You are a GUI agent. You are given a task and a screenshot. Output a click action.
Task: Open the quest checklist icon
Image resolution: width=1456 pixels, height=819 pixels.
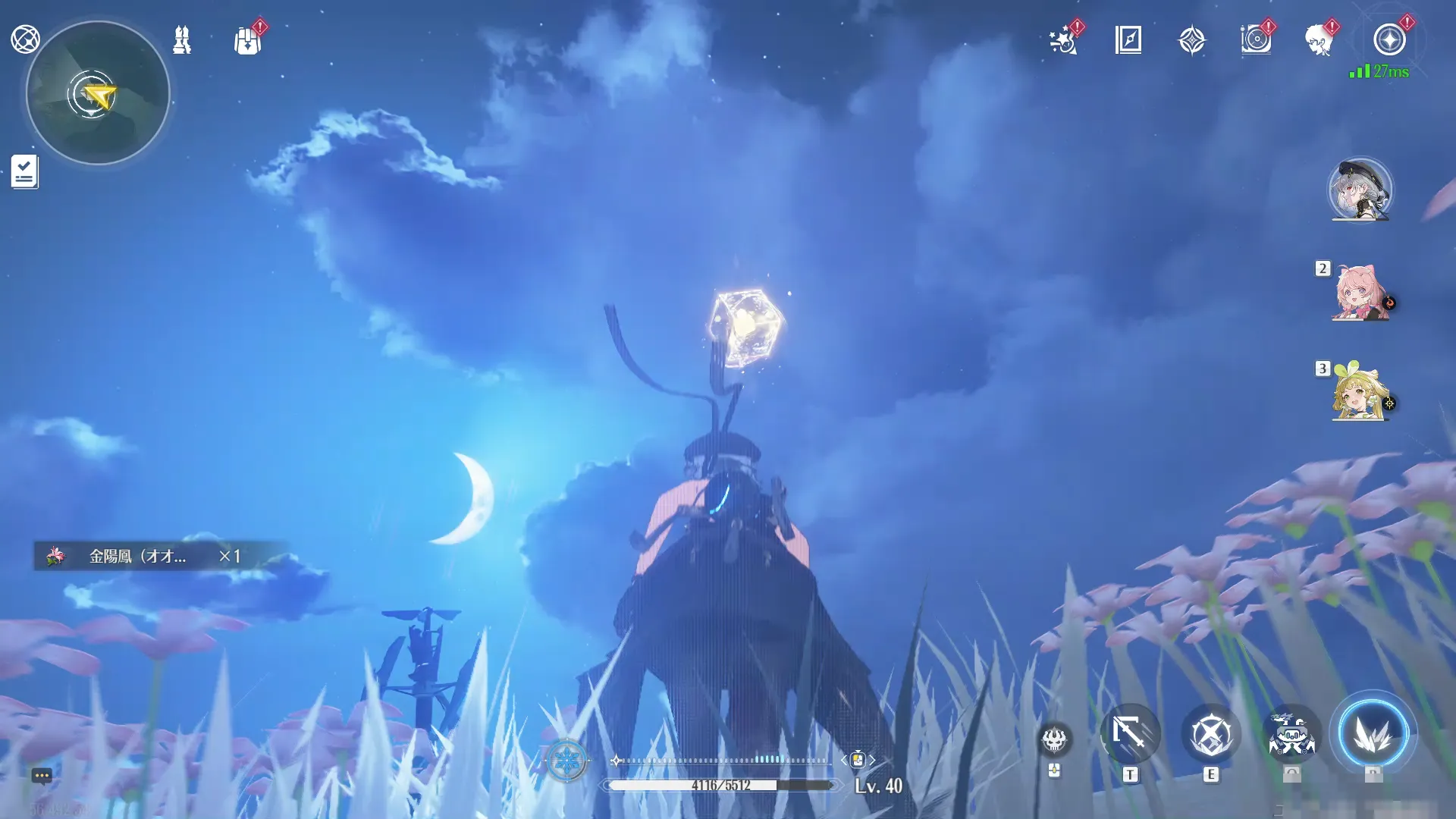(x=24, y=171)
